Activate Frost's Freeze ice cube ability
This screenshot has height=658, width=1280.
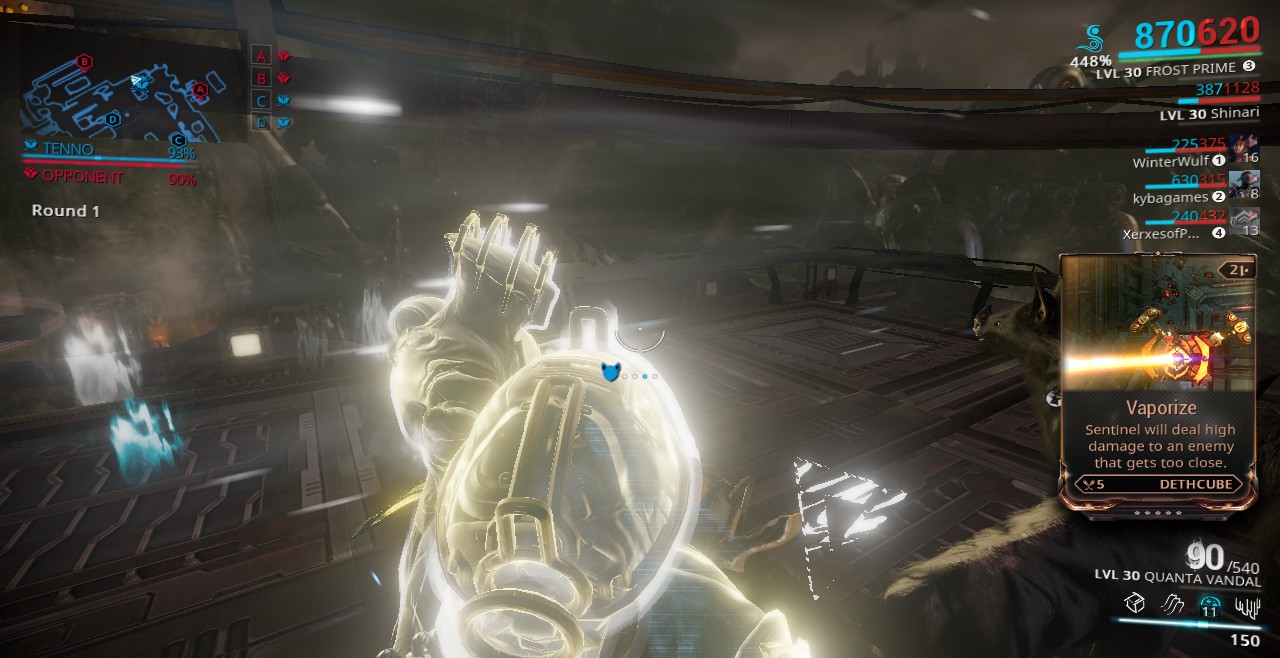[x=1133, y=603]
